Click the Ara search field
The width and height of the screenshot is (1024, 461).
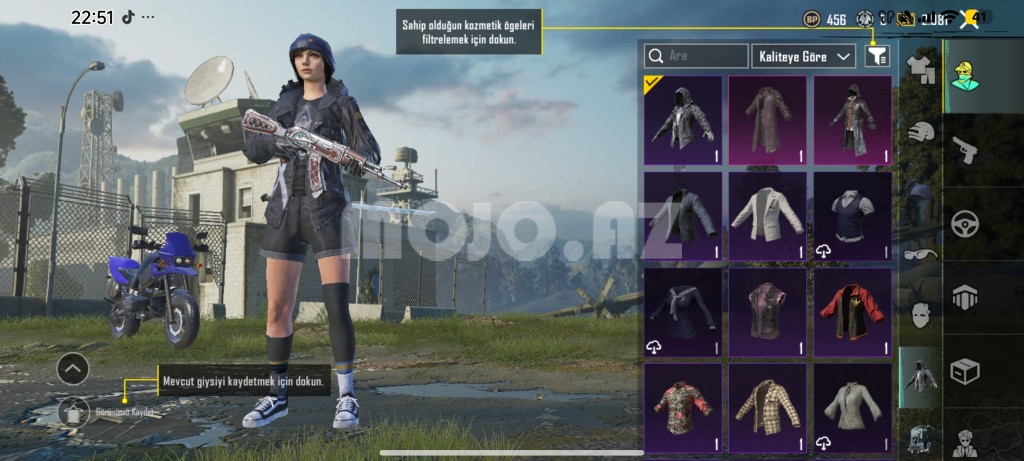click(697, 56)
